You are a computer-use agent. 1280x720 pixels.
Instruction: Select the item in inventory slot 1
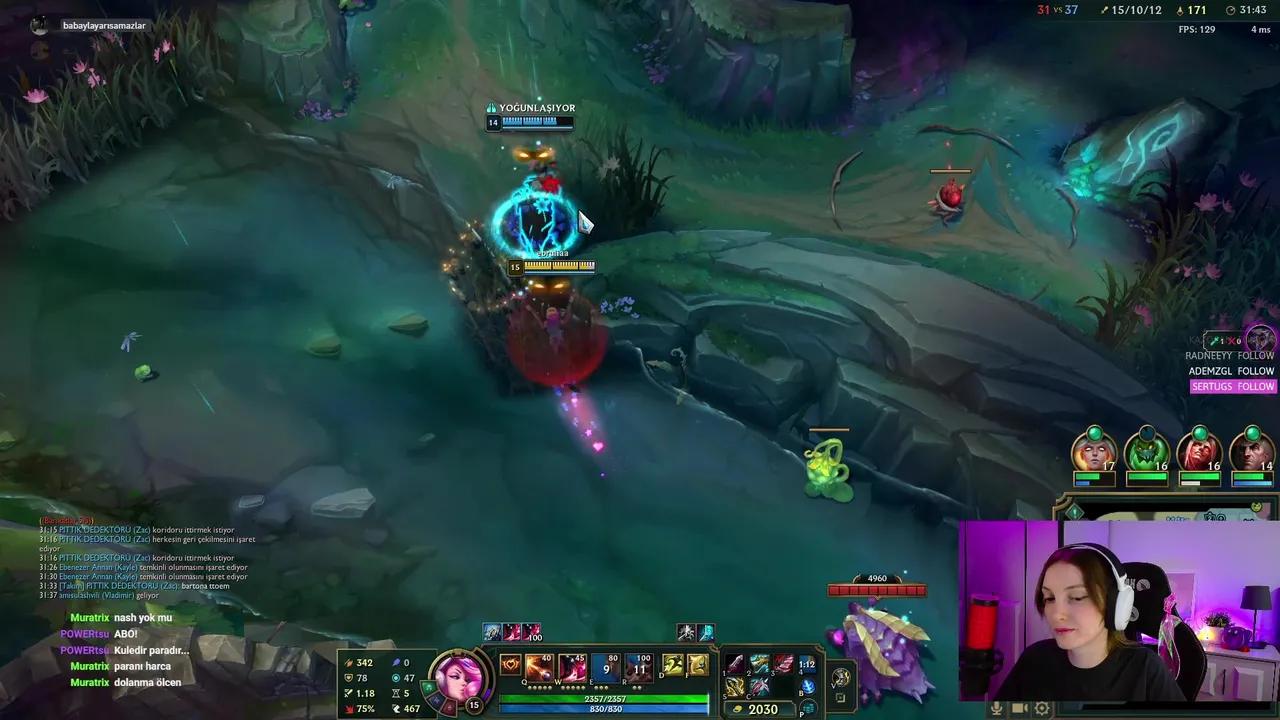tap(736, 664)
